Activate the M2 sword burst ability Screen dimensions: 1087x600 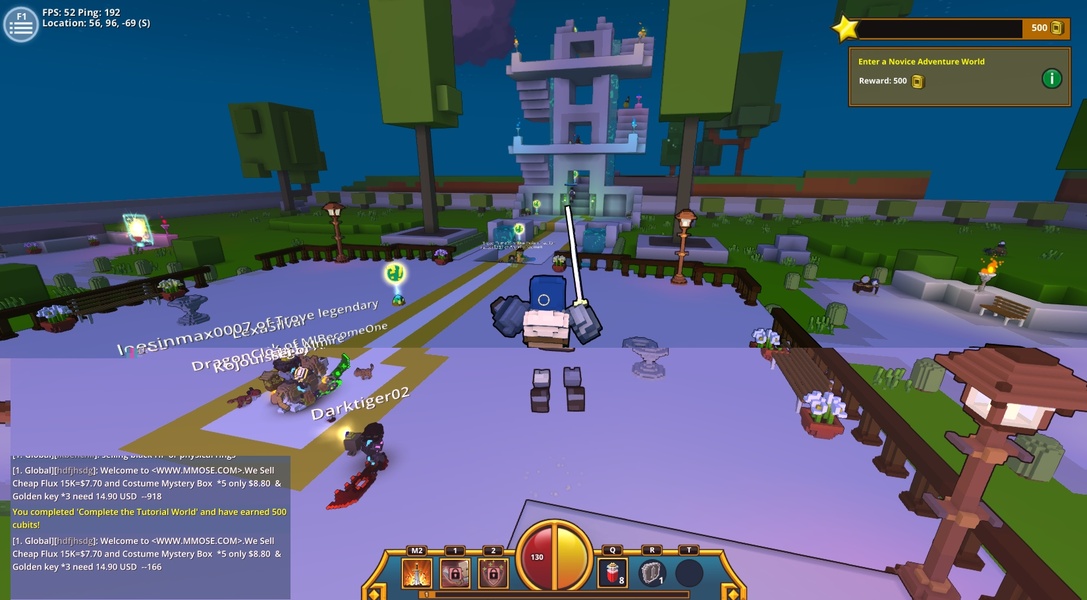click(x=417, y=573)
